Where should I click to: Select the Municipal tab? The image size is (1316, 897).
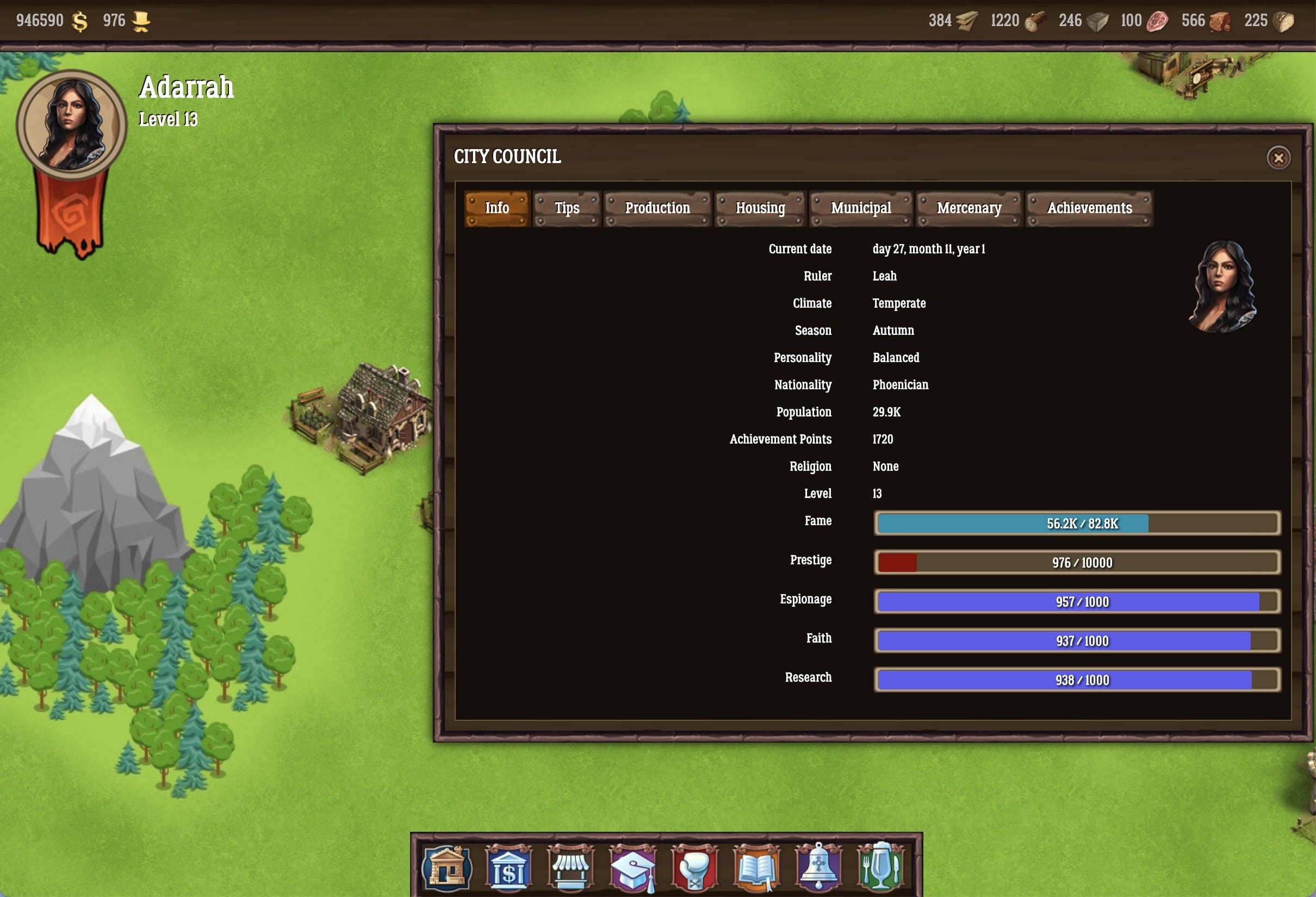(x=861, y=208)
